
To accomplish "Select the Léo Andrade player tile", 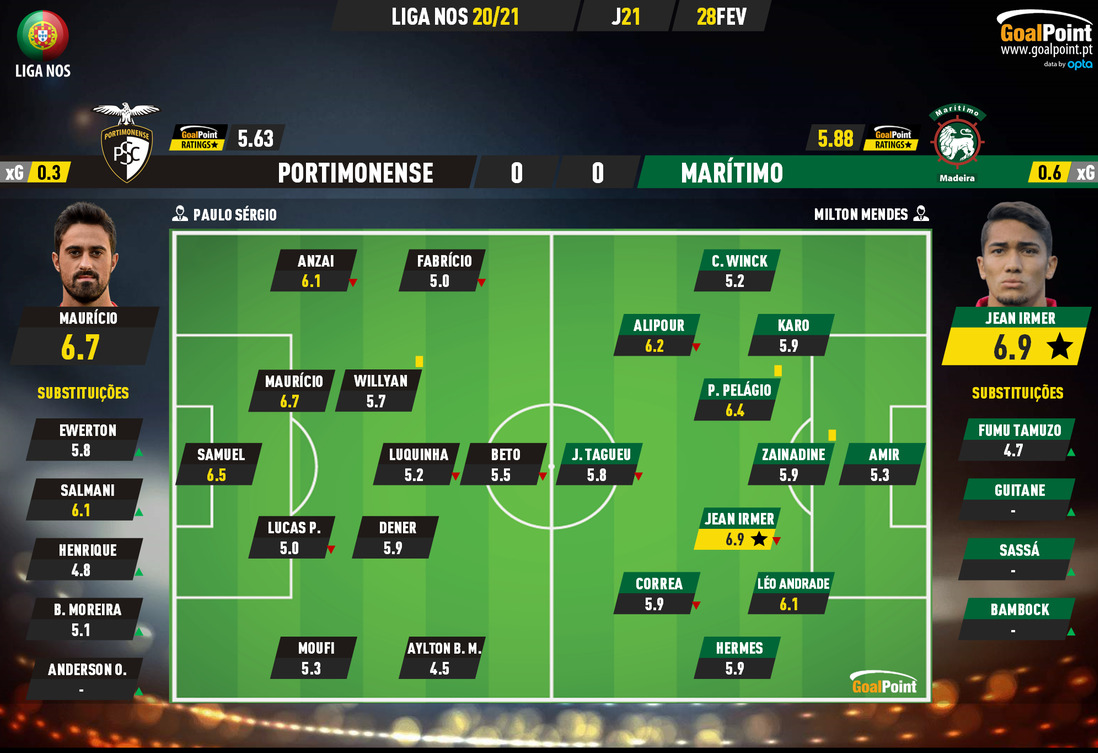I will point(794,594).
